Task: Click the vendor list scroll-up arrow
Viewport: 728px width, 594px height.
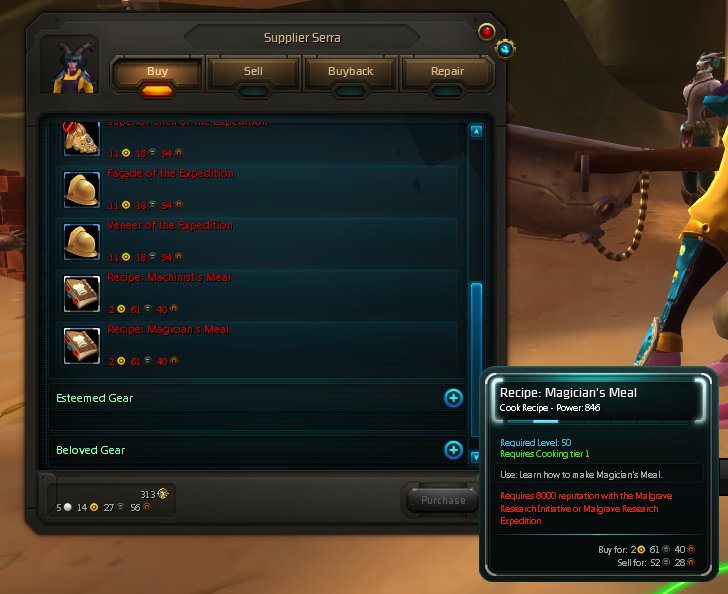Action: [x=476, y=131]
